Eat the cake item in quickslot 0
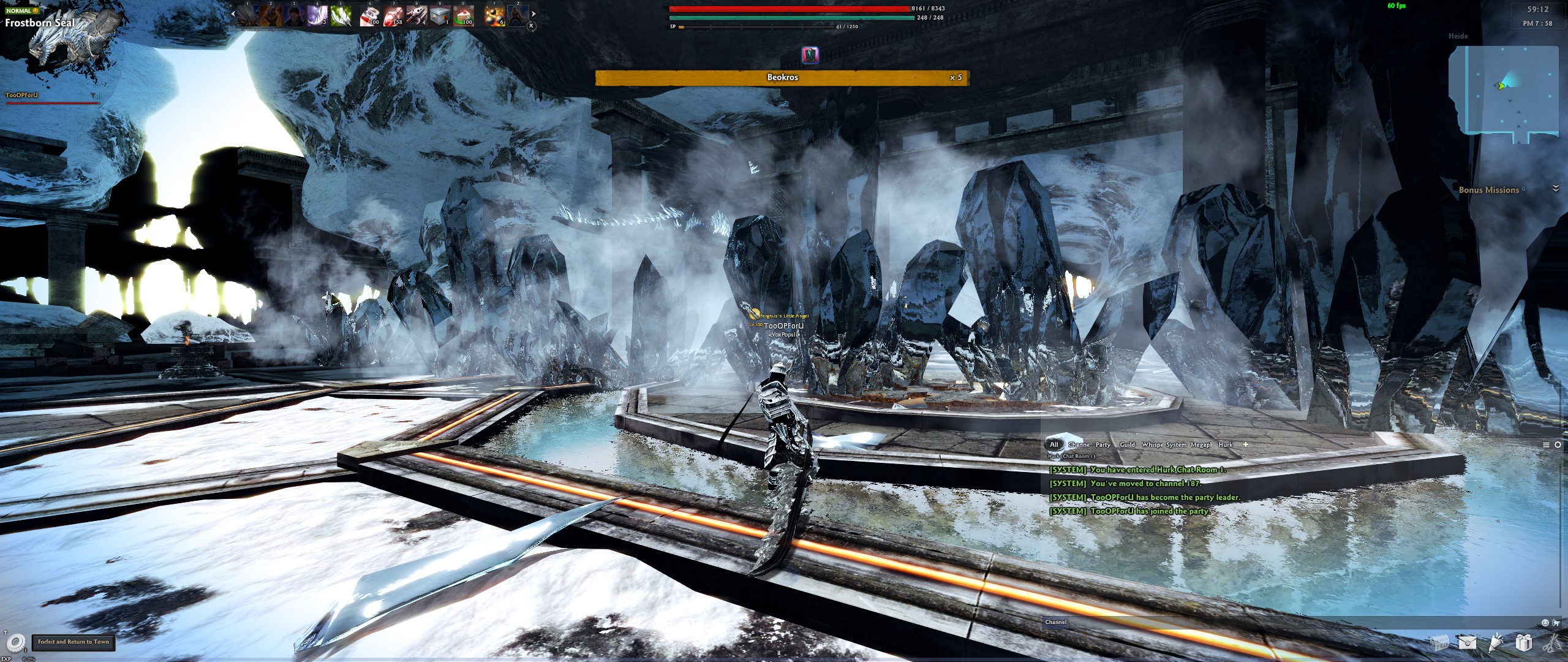This screenshot has height=662, width=1568. click(464, 15)
